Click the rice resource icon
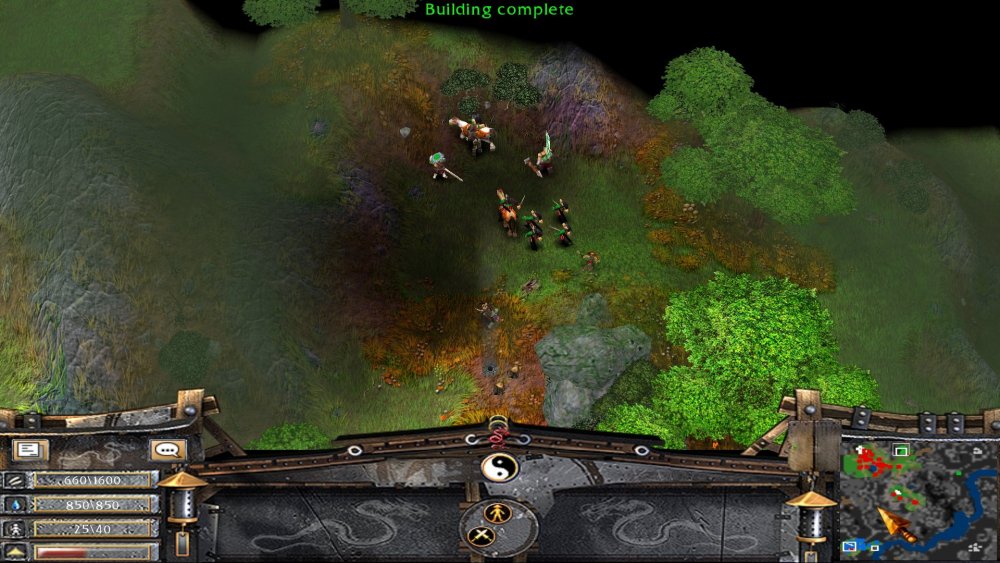1000x563 pixels. point(16,480)
